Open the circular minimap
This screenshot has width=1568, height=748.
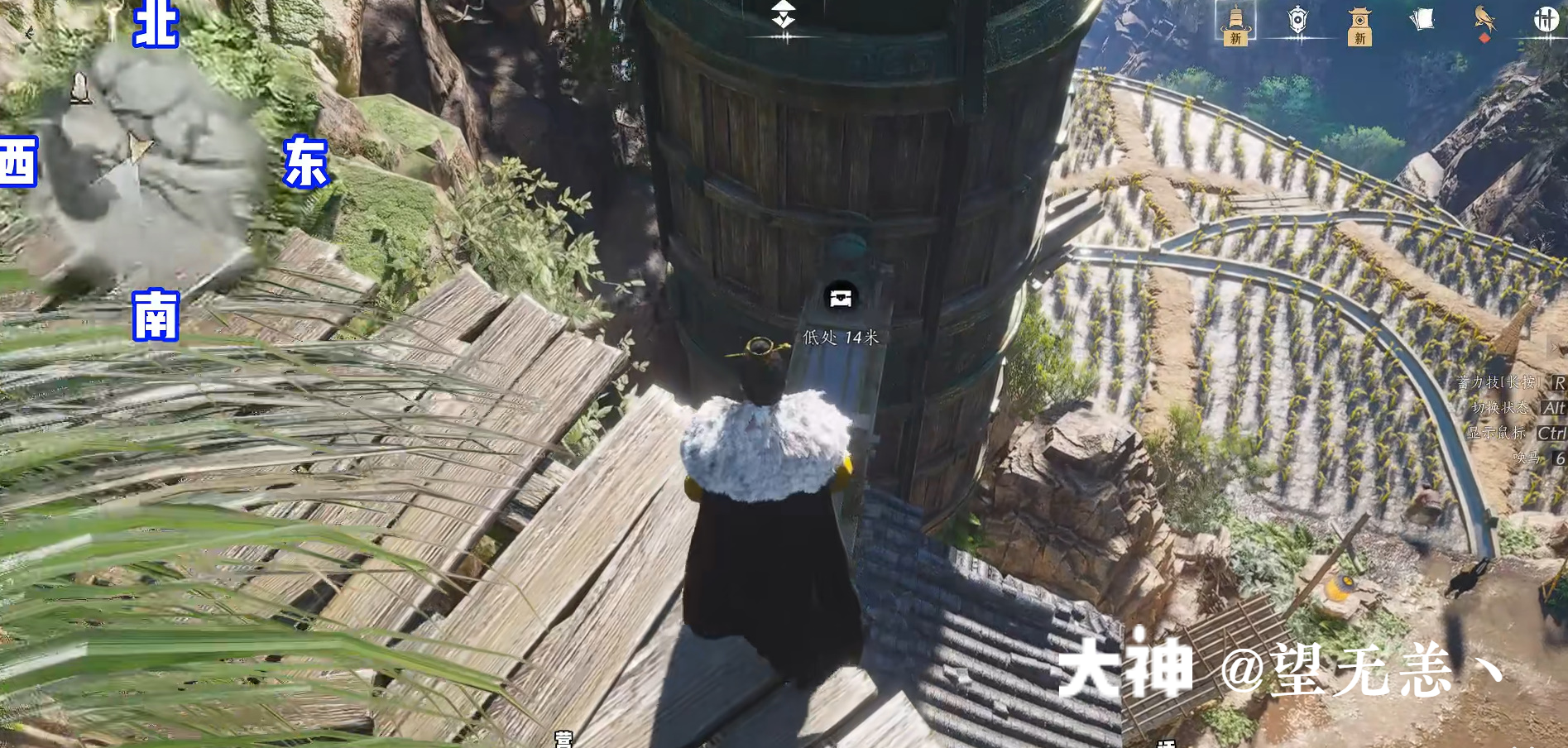149,165
